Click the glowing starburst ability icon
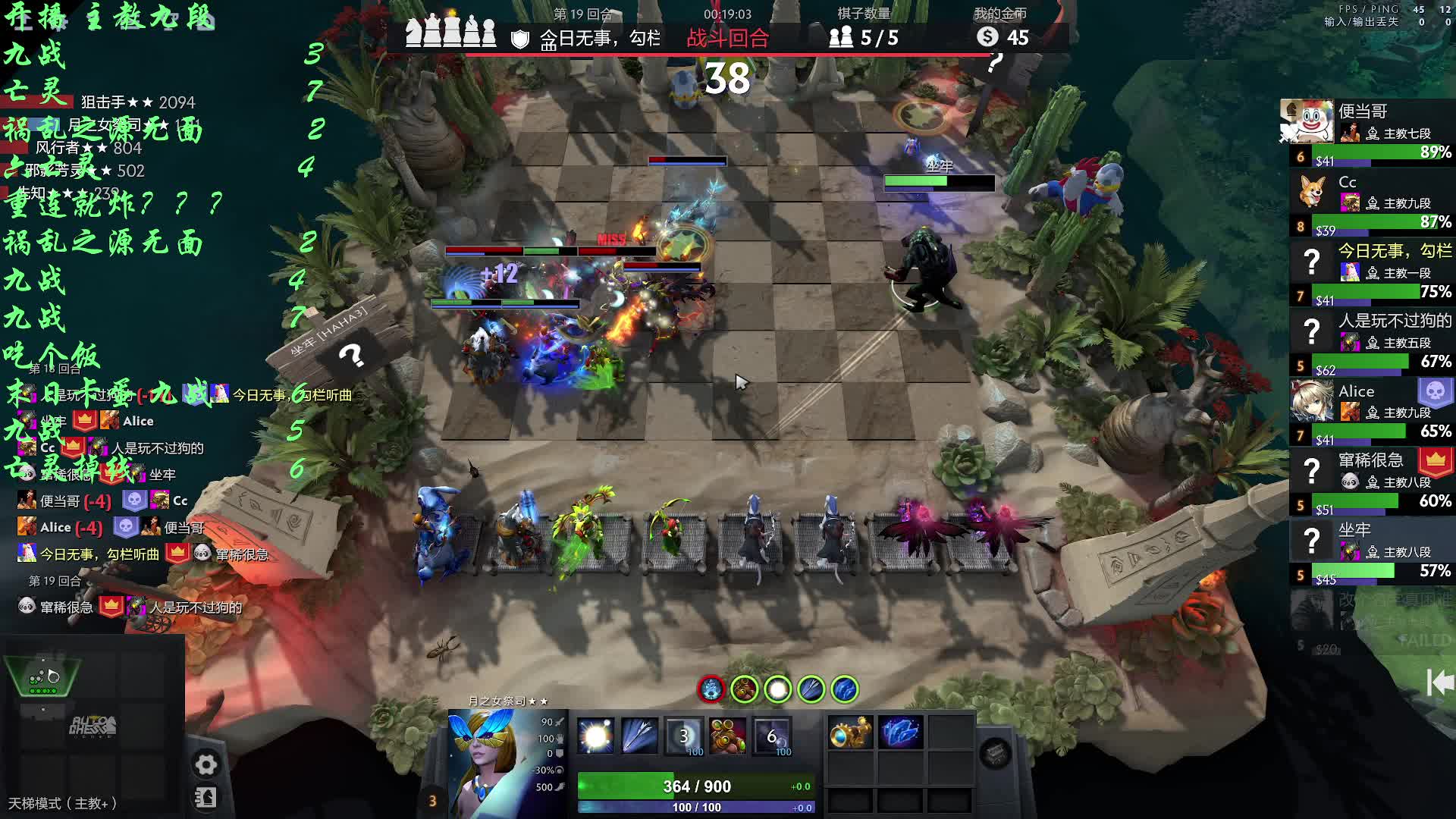The height and width of the screenshot is (819, 1456). 595,736
